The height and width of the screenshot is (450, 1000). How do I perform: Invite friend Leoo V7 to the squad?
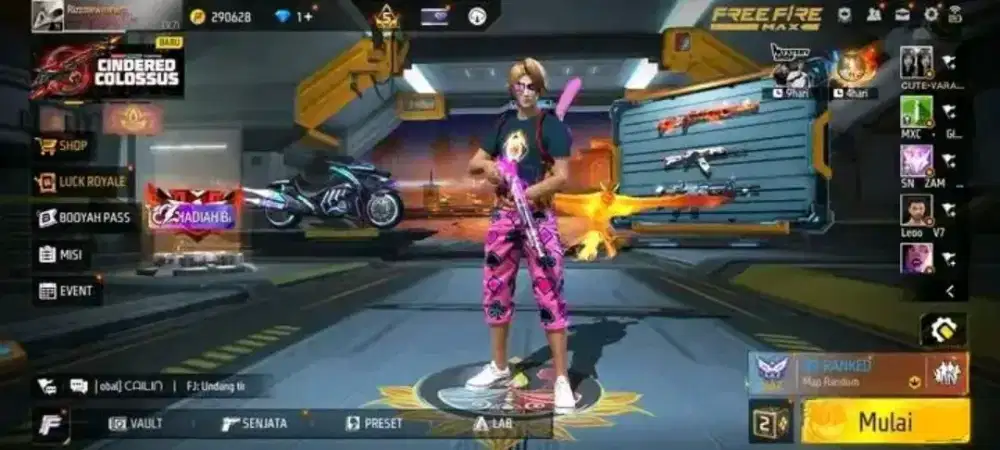pos(948,210)
